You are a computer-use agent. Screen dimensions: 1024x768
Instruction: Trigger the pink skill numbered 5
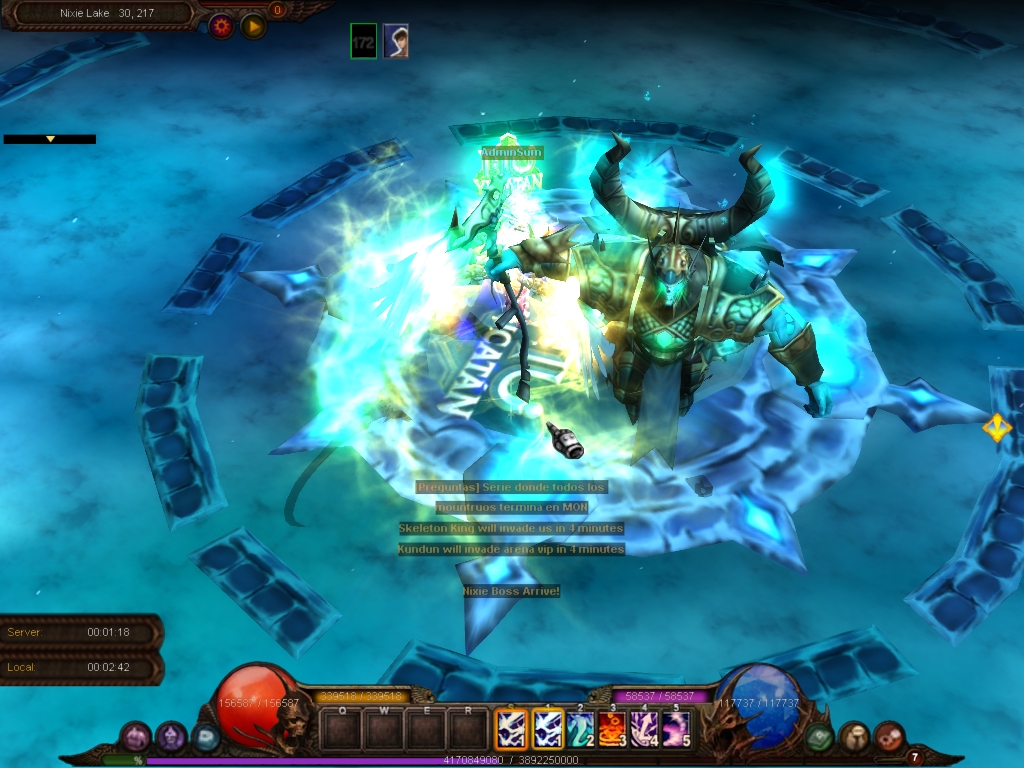click(675, 729)
